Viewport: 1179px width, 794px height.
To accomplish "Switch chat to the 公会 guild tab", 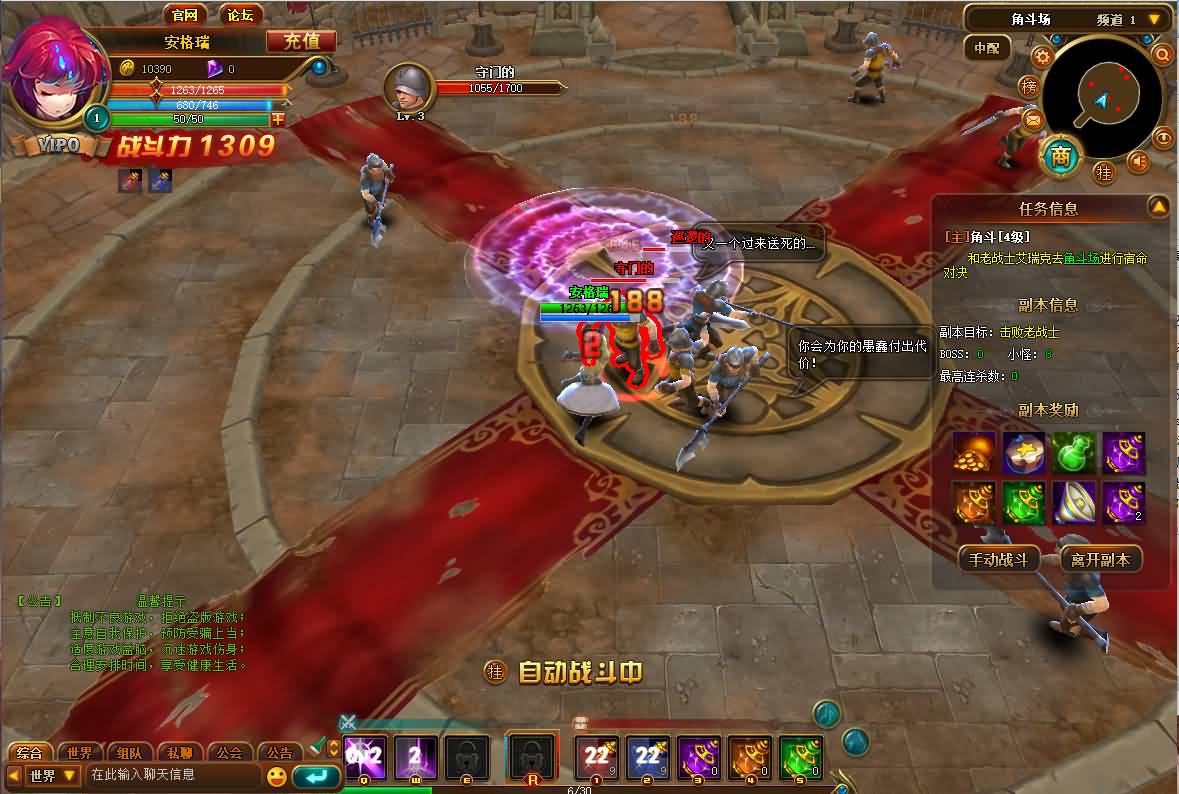I will point(230,753).
